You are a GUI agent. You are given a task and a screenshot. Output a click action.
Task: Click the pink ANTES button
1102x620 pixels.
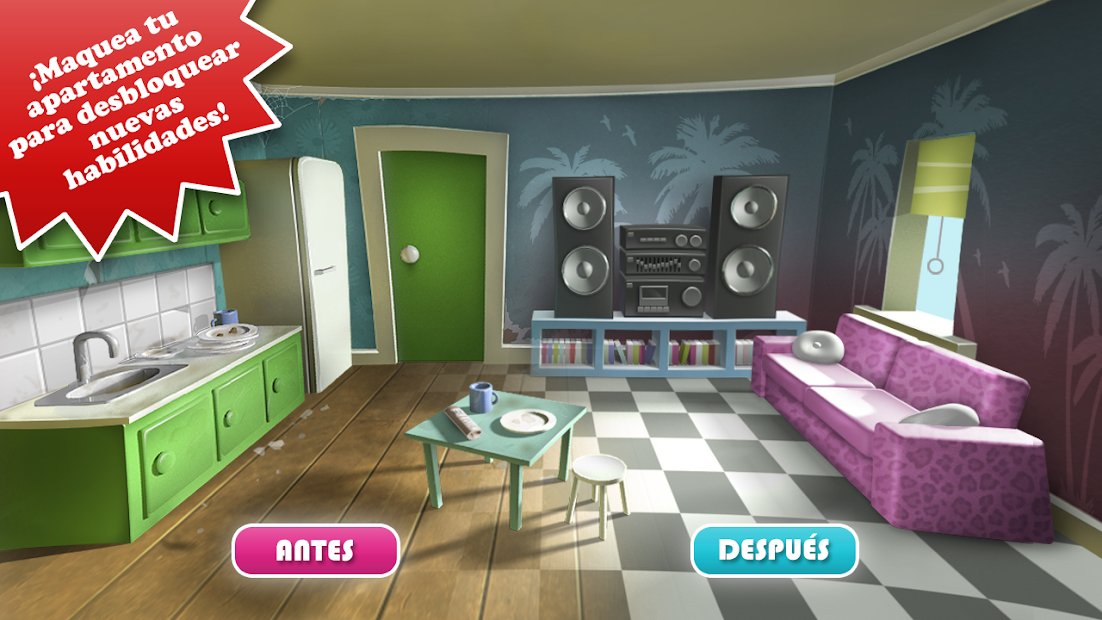pyautogui.click(x=315, y=551)
